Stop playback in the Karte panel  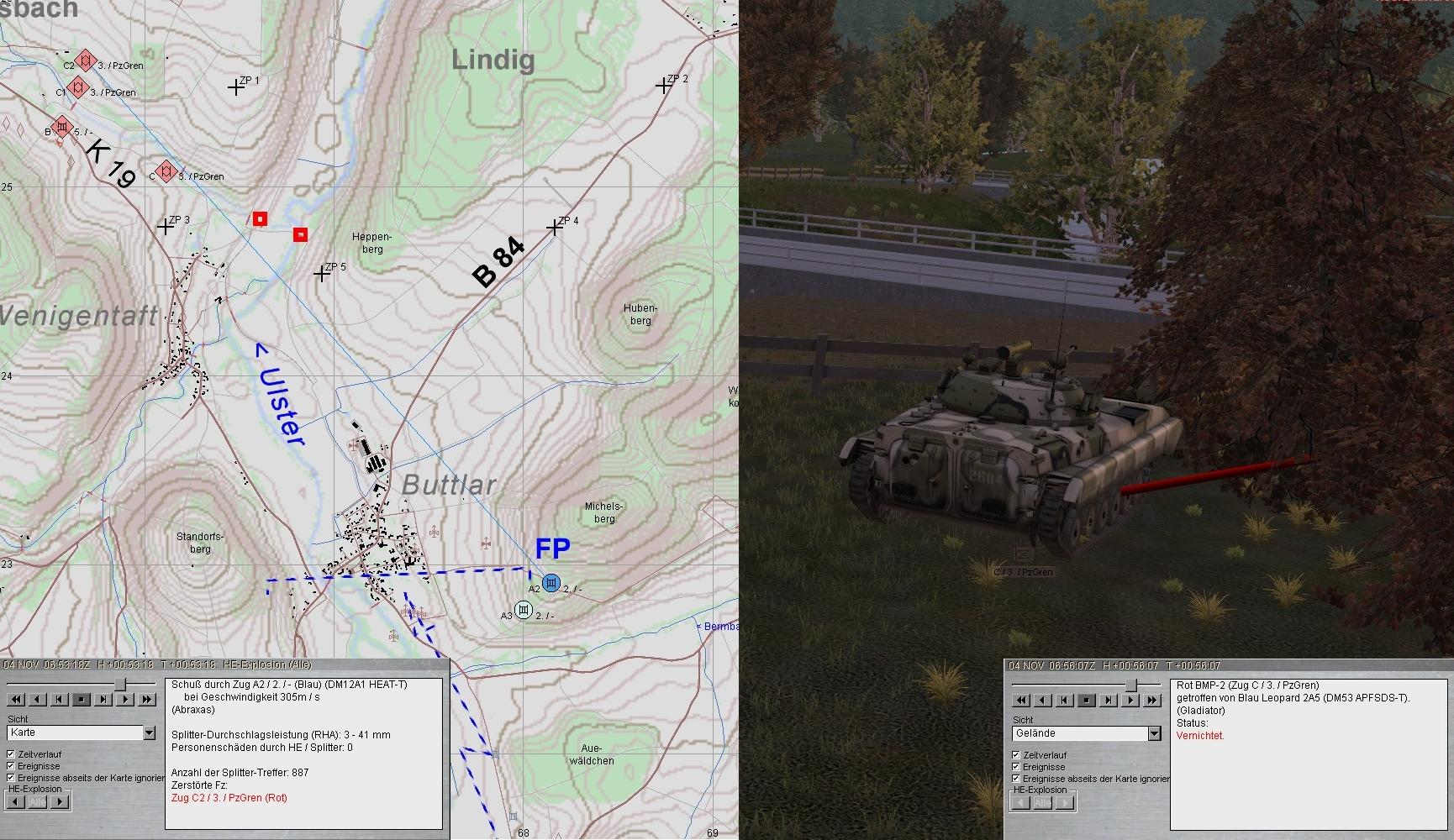(82, 699)
